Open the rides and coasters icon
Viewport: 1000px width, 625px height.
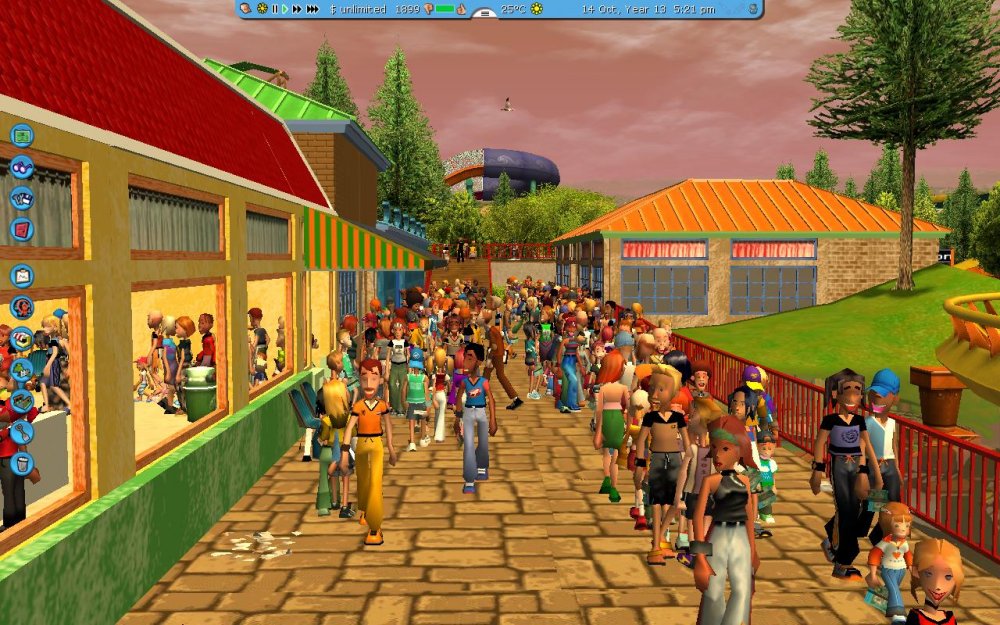click(22, 307)
